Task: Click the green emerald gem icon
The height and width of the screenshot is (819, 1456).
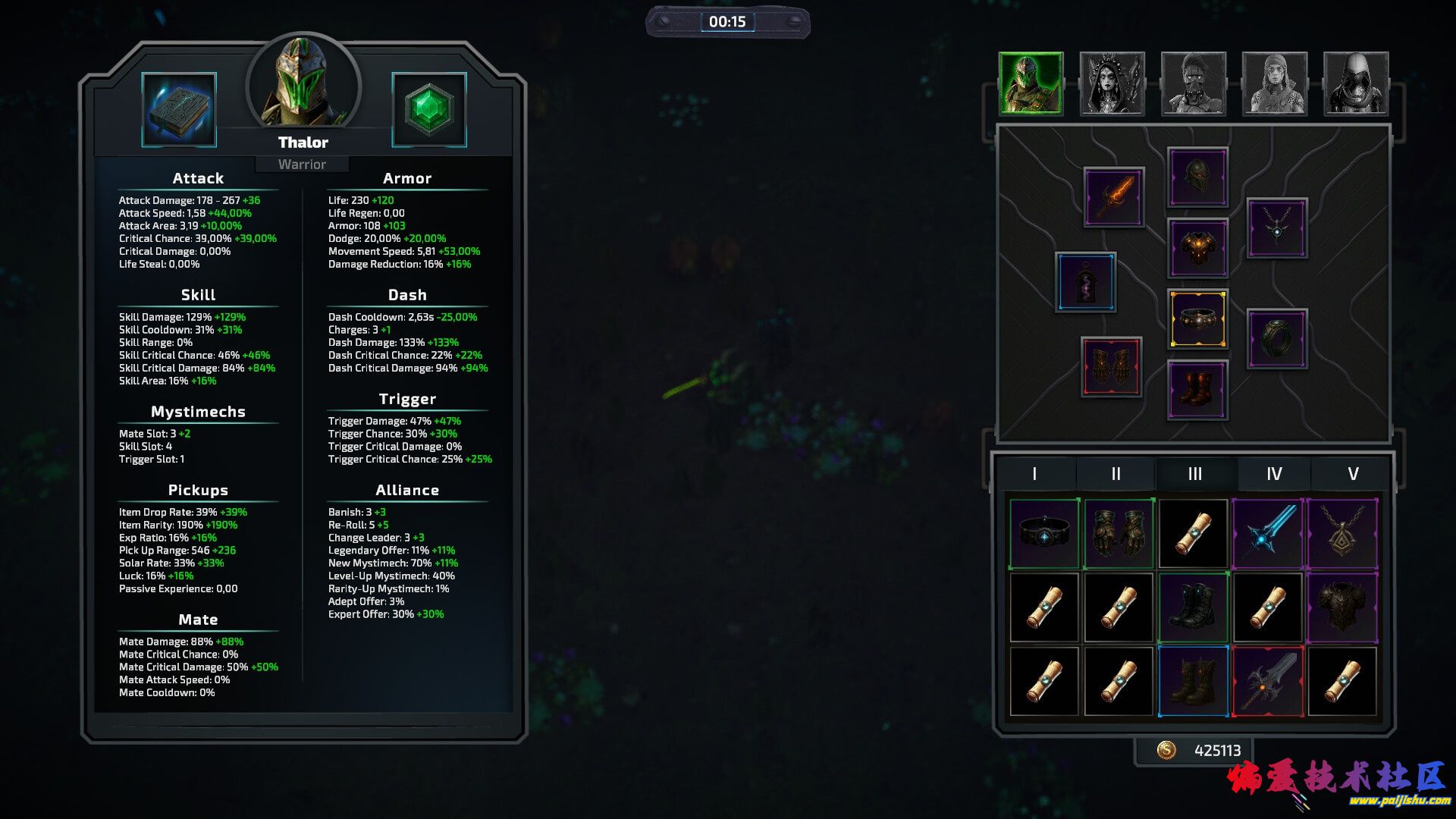Action: tap(428, 110)
